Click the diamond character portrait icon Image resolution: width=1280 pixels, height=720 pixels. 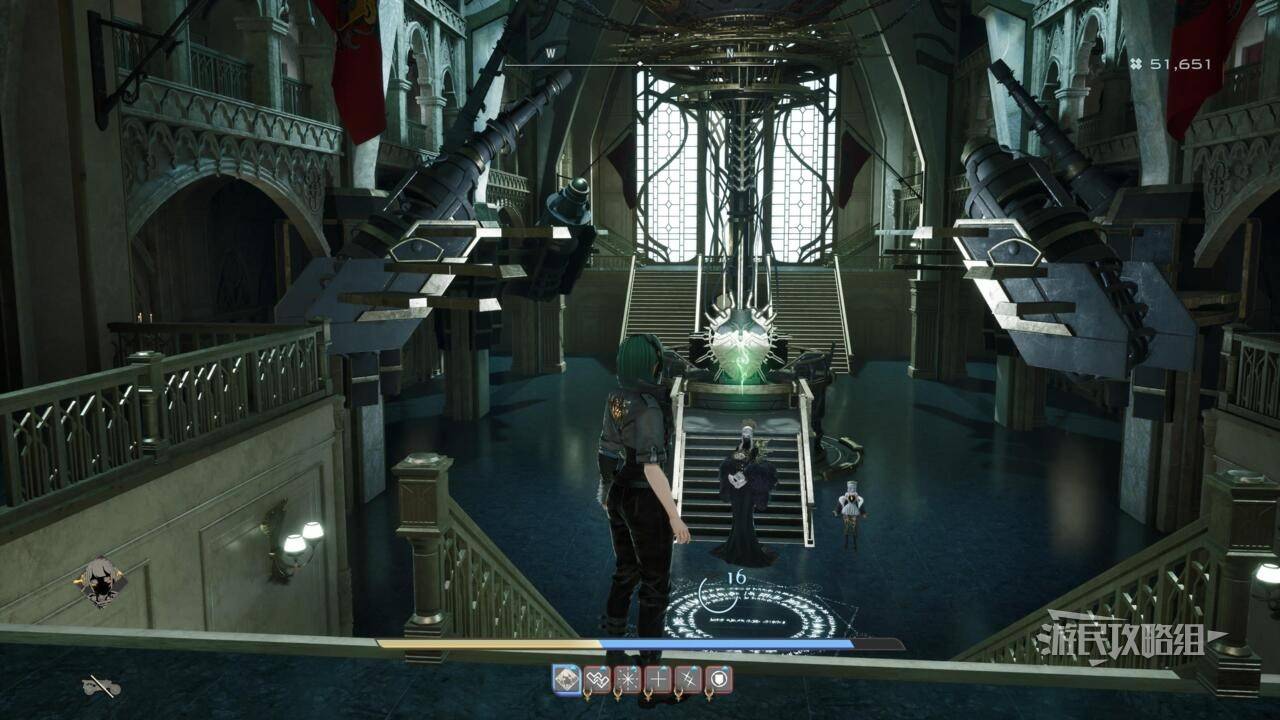tap(101, 581)
